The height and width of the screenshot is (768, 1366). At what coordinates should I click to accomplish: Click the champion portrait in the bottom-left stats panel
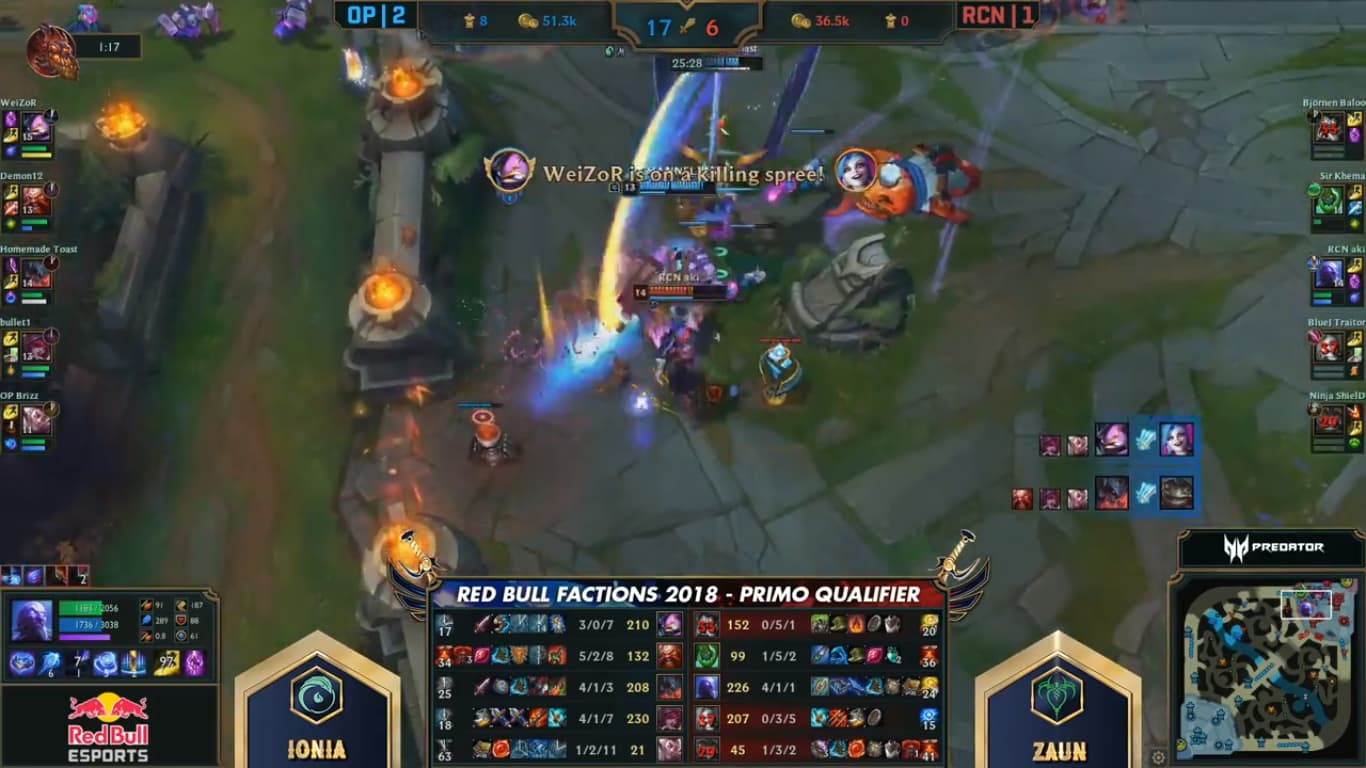coord(31,621)
